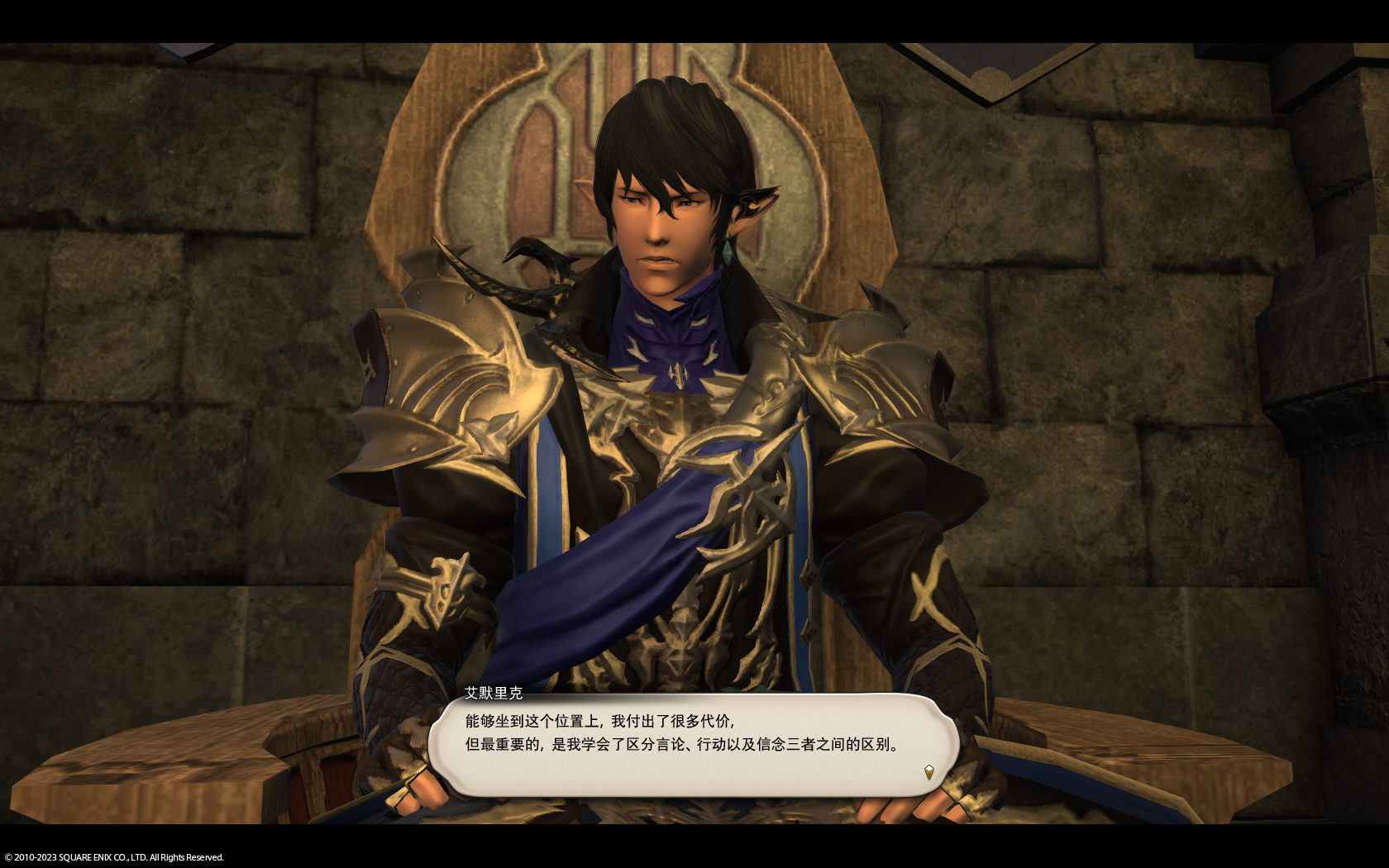The image size is (1389, 868).
Task: Advance dialogue using the gold arrow indicator
Action: [x=929, y=773]
